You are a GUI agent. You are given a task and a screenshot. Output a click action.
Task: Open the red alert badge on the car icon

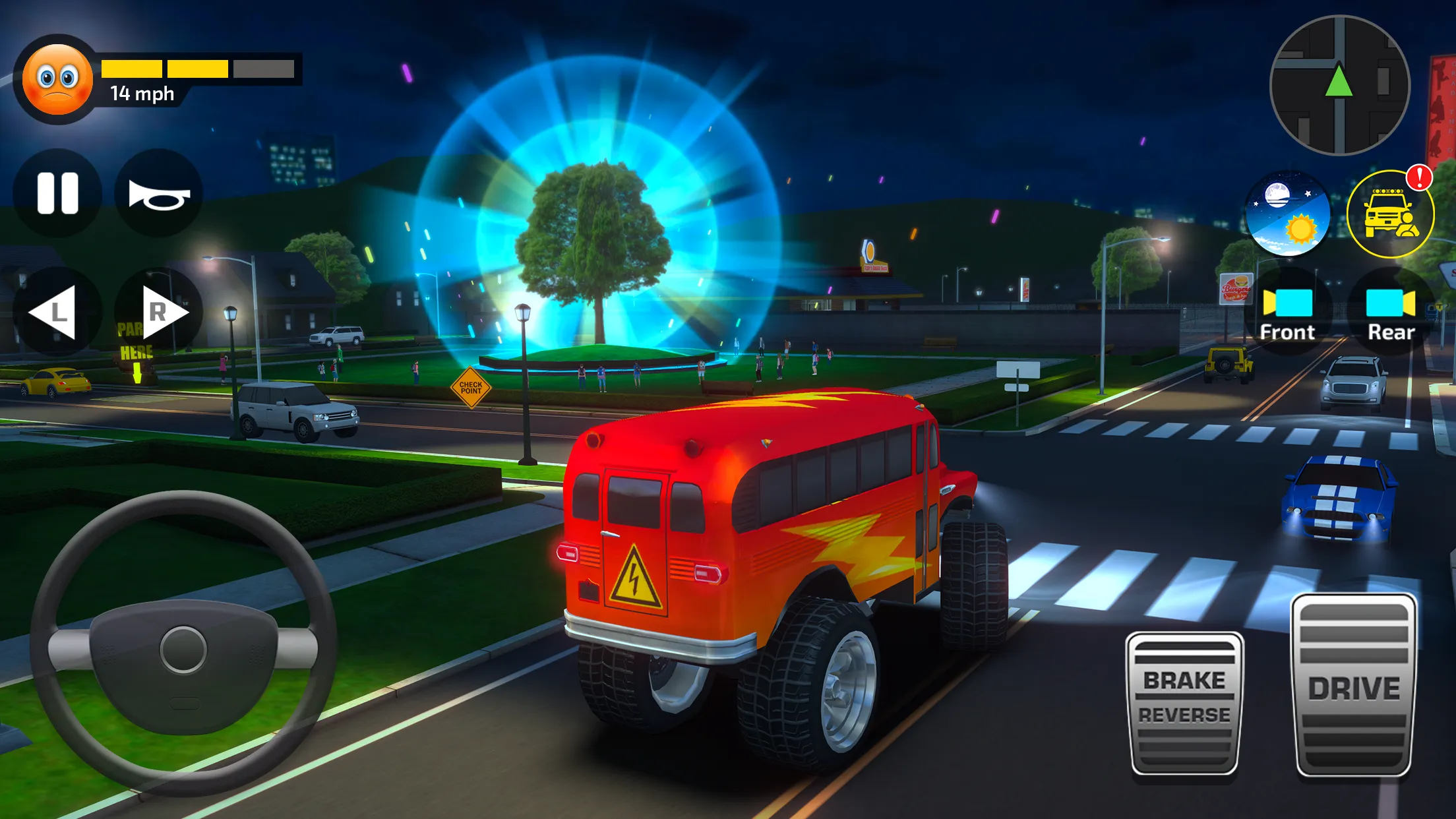1418,178
